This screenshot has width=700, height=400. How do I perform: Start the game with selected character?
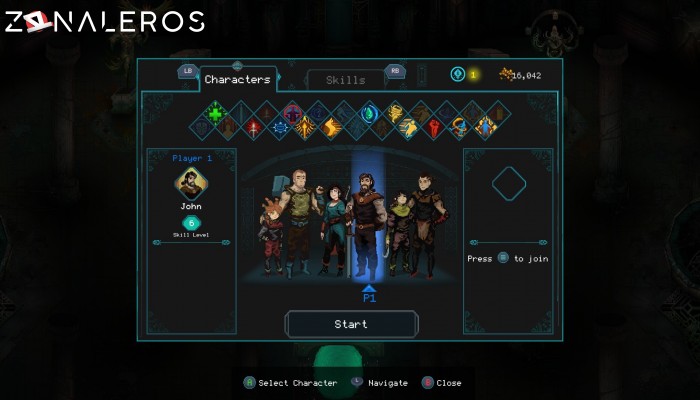point(351,324)
